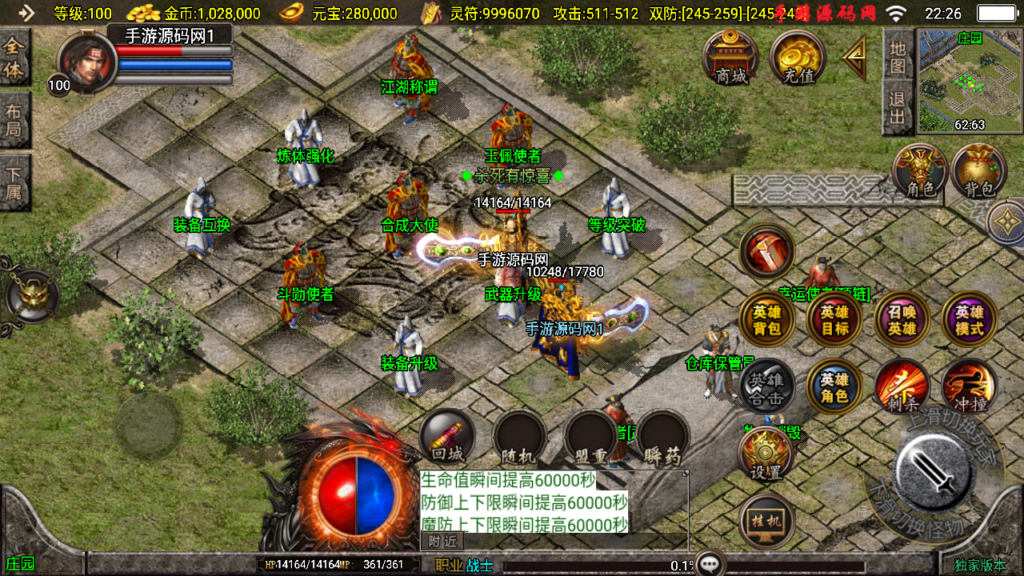Switch to the 全体 tab
The width and height of the screenshot is (1024, 576).
click(15, 58)
